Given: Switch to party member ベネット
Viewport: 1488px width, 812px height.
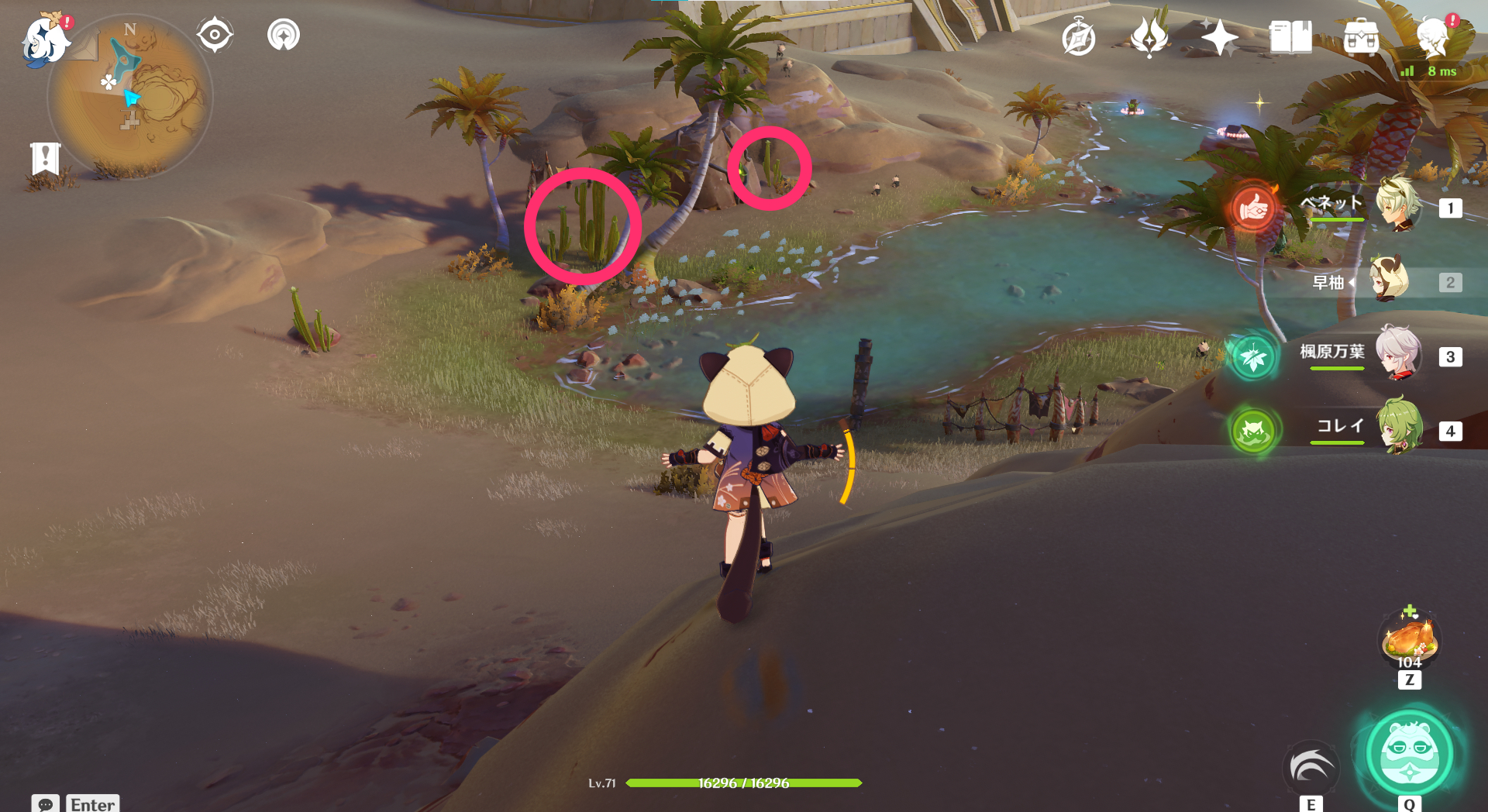Looking at the screenshot, I should (1399, 208).
